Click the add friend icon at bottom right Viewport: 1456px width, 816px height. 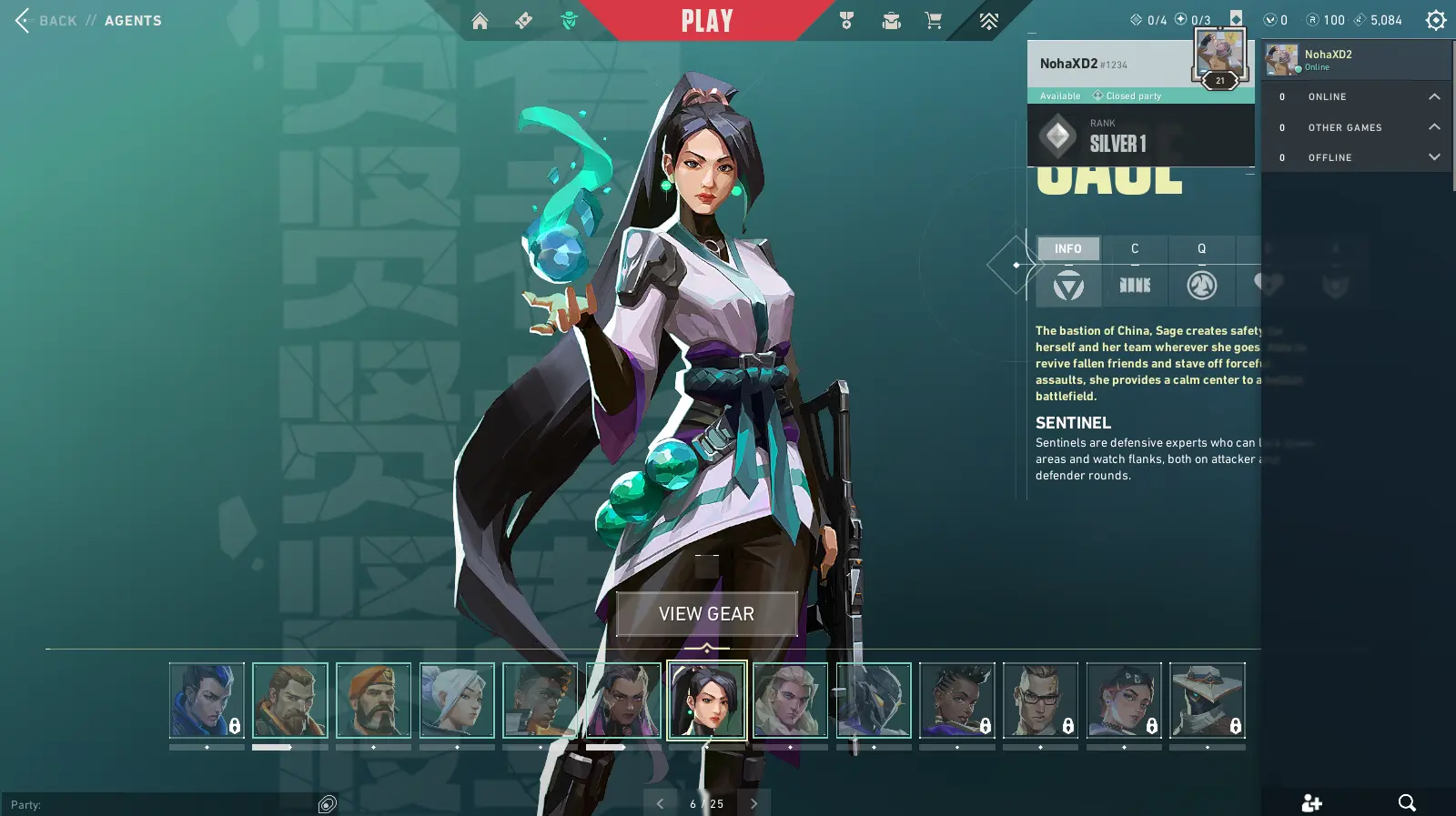1311,802
